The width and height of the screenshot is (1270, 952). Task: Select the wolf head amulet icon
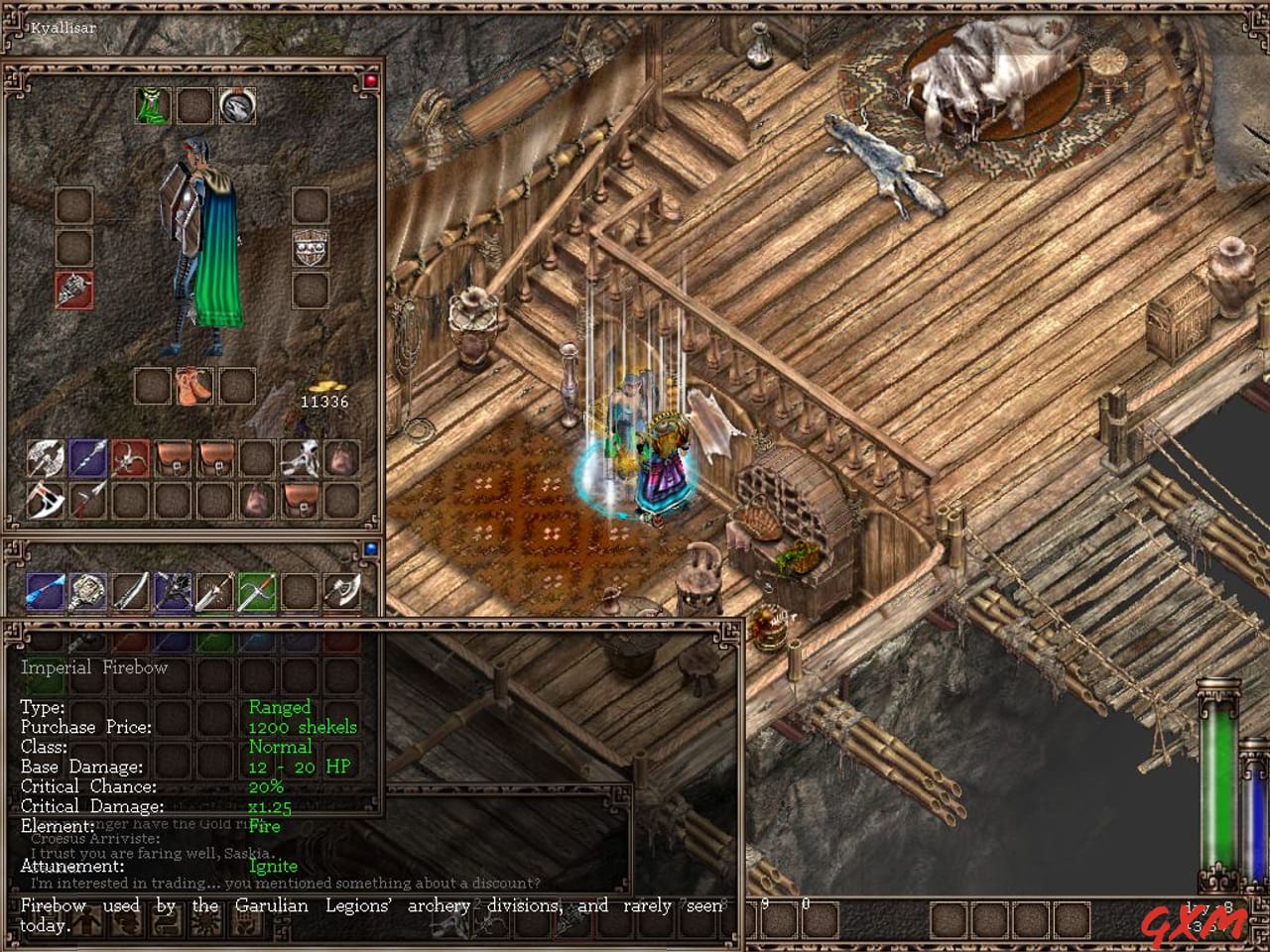click(235, 107)
